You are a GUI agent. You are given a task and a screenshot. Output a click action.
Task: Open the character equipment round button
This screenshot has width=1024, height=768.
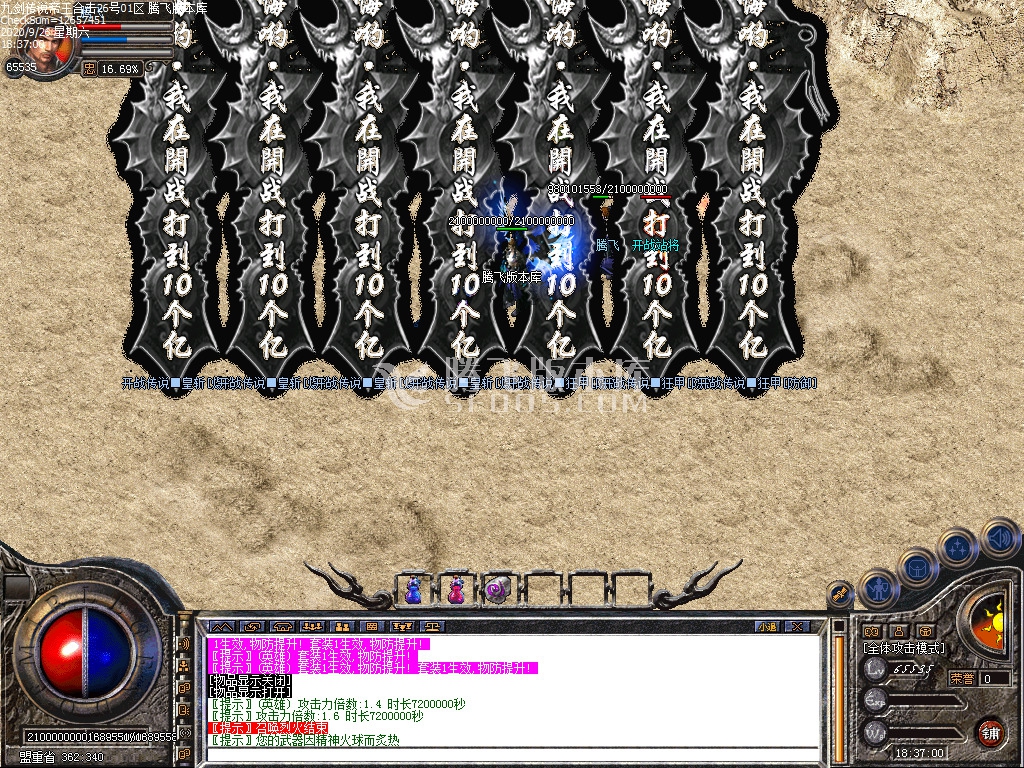(x=879, y=590)
